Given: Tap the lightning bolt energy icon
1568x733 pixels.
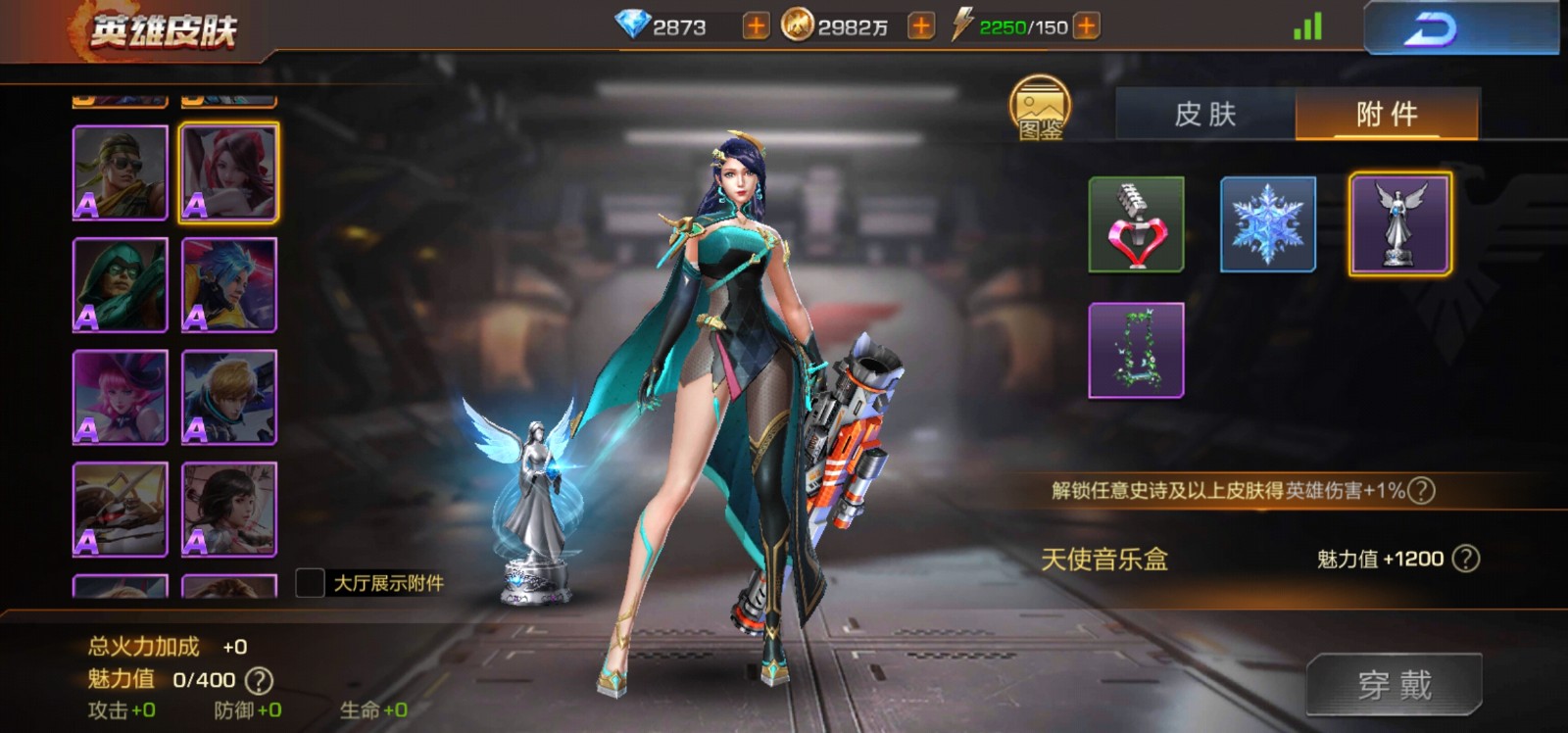Looking at the screenshot, I should (x=962, y=28).
